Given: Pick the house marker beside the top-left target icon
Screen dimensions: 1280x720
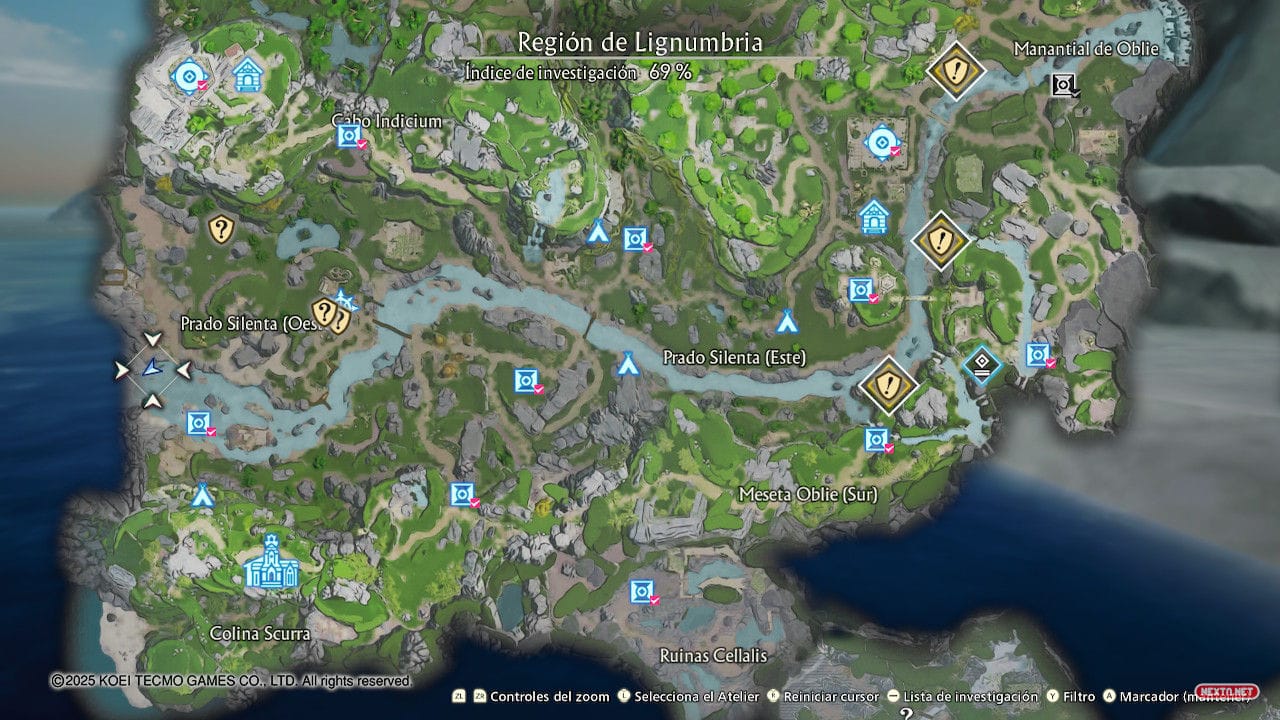Looking at the screenshot, I should (x=247, y=75).
